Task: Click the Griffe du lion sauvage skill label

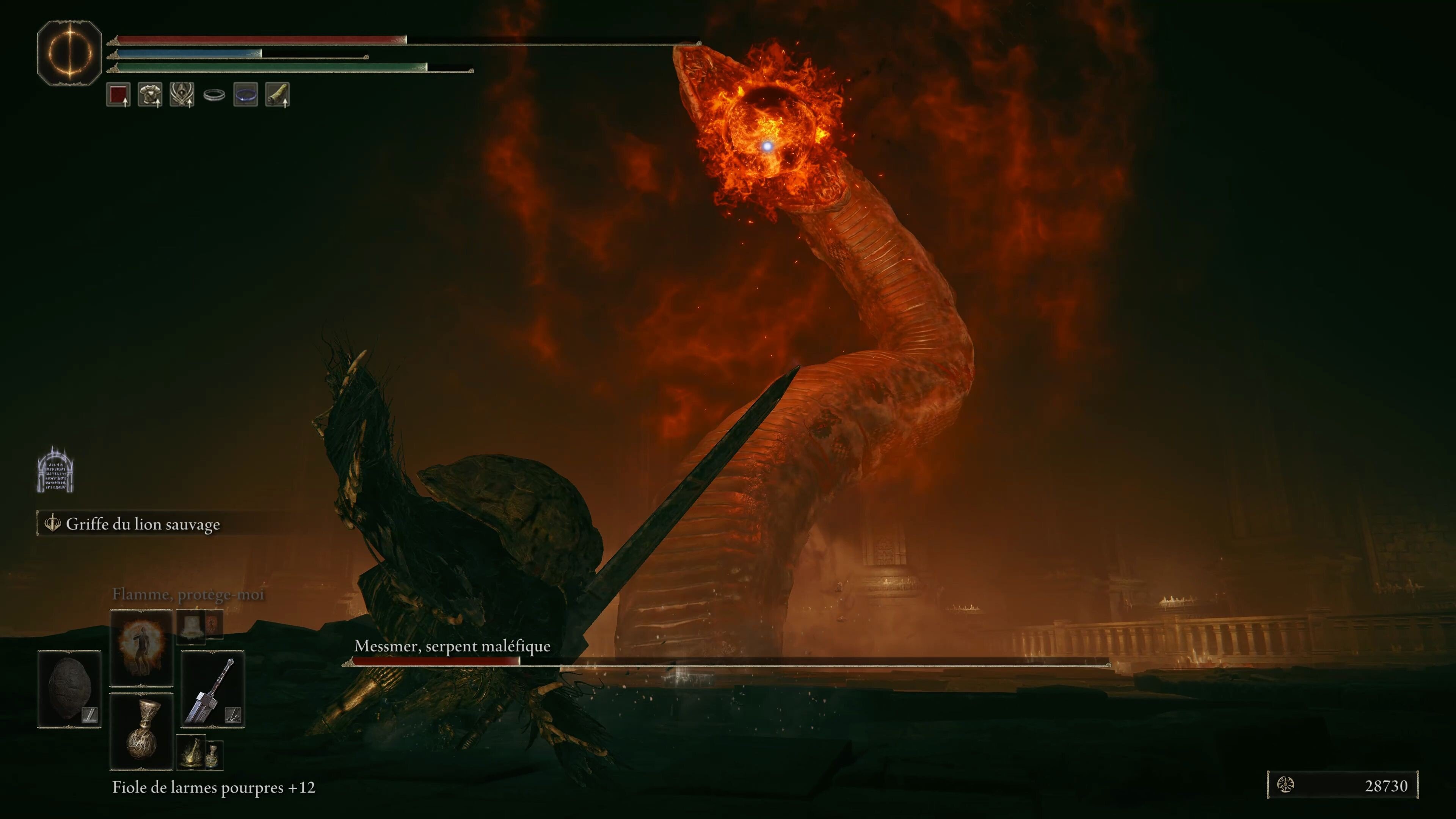Action: click(143, 524)
